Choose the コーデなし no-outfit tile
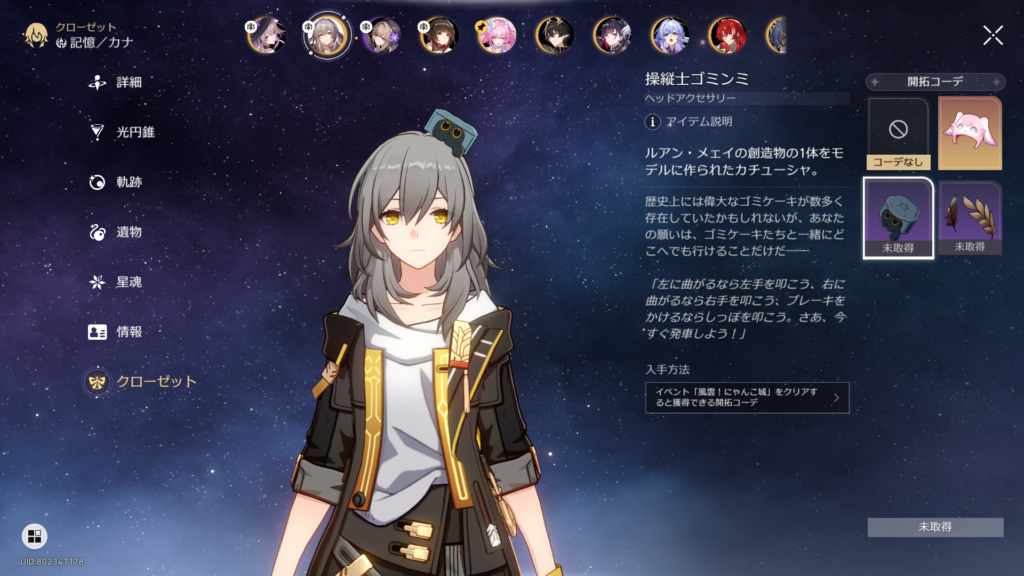The width and height of the screenshot is (1024, 576). [900, 133]
